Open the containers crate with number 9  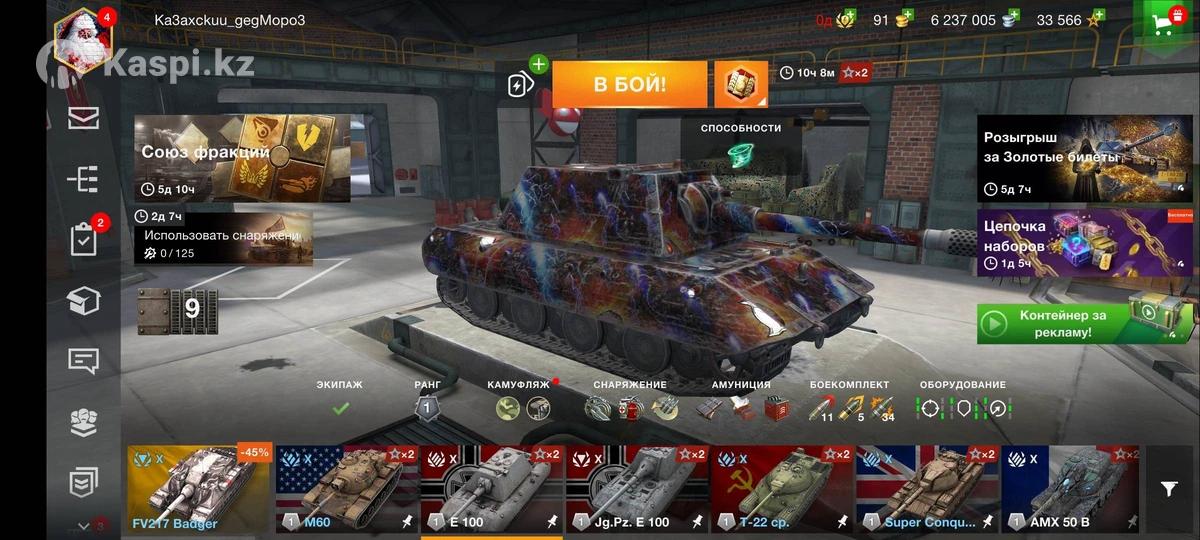point(177,309)
